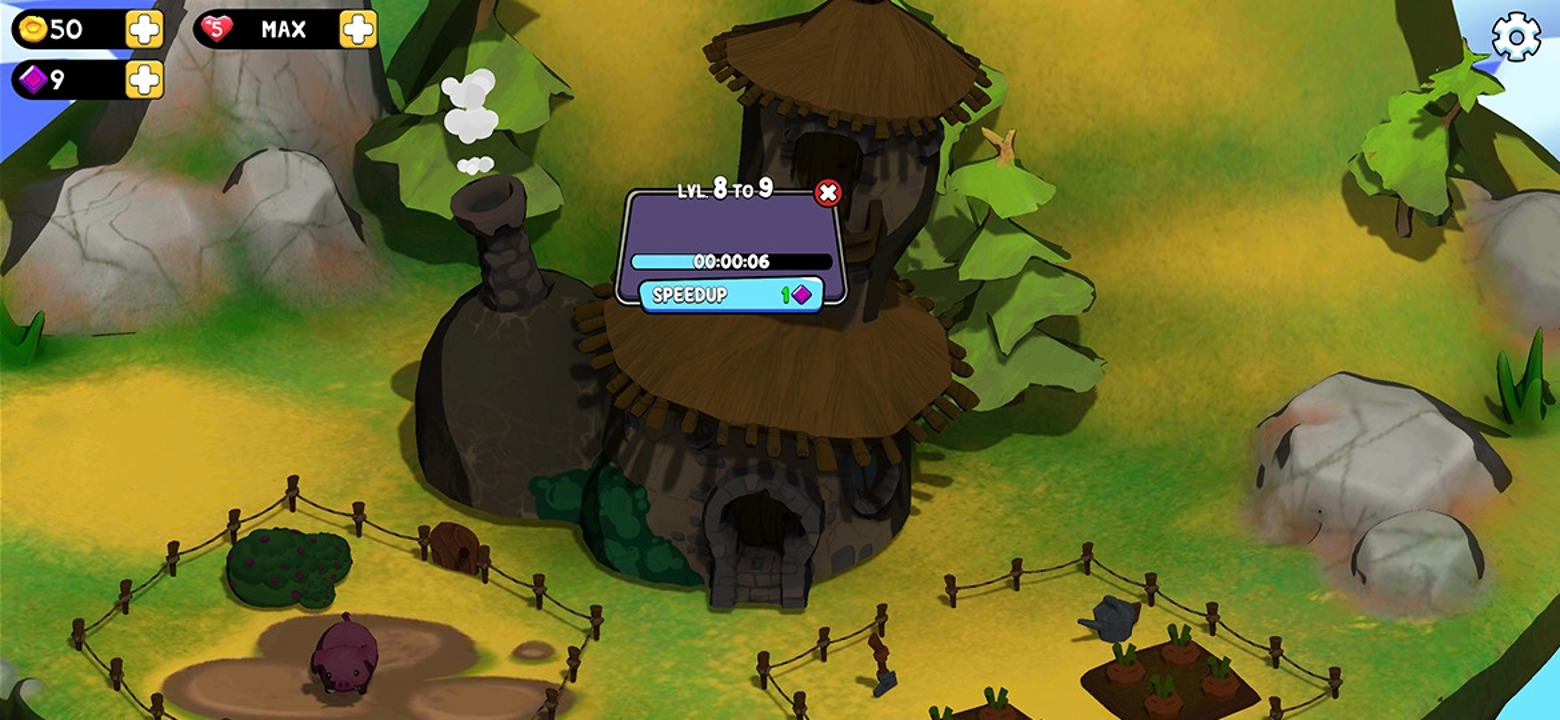Image resolution: width=1560 pixels, height=720 pixels.
Task: Buy more hearts with plus button
Action: pos(358,29)
